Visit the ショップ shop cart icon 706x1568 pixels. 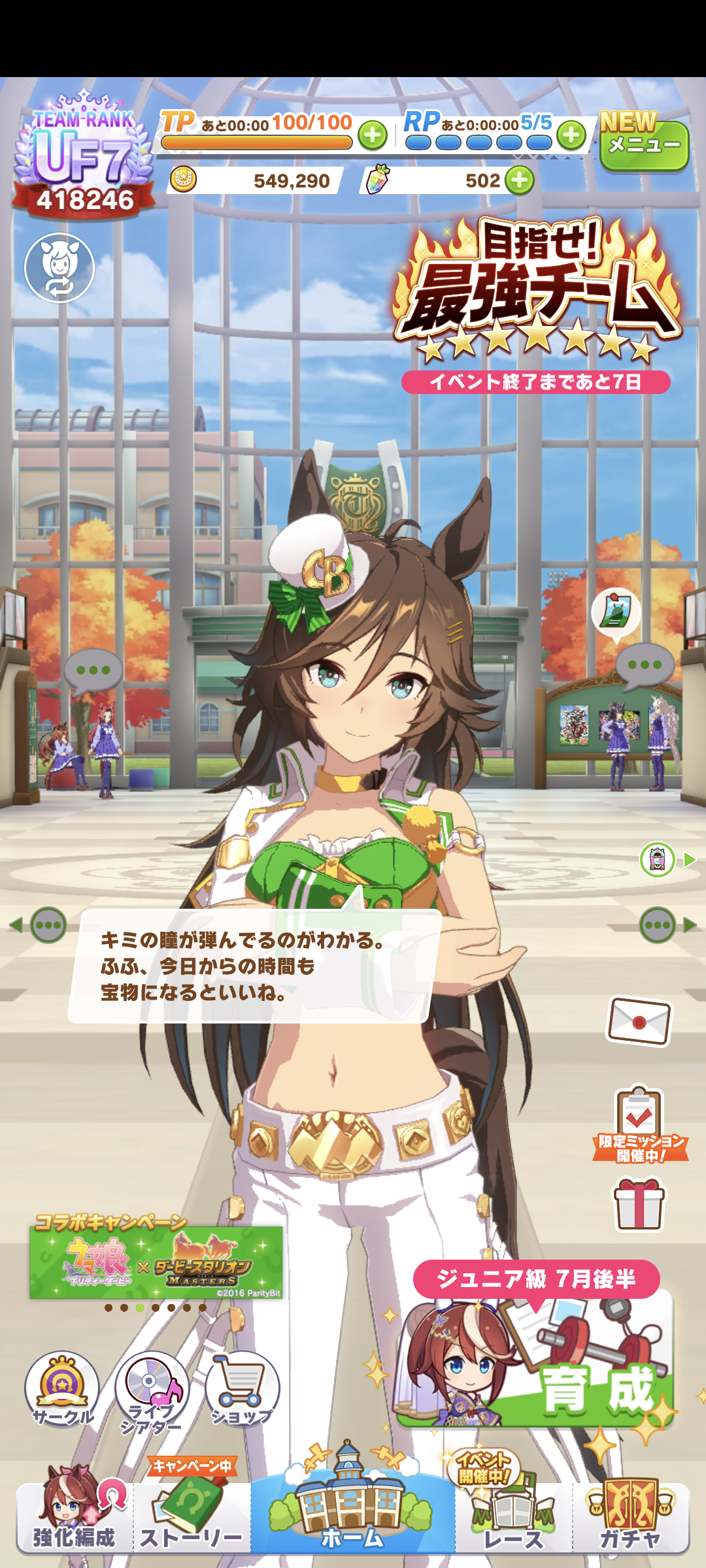243,1388
